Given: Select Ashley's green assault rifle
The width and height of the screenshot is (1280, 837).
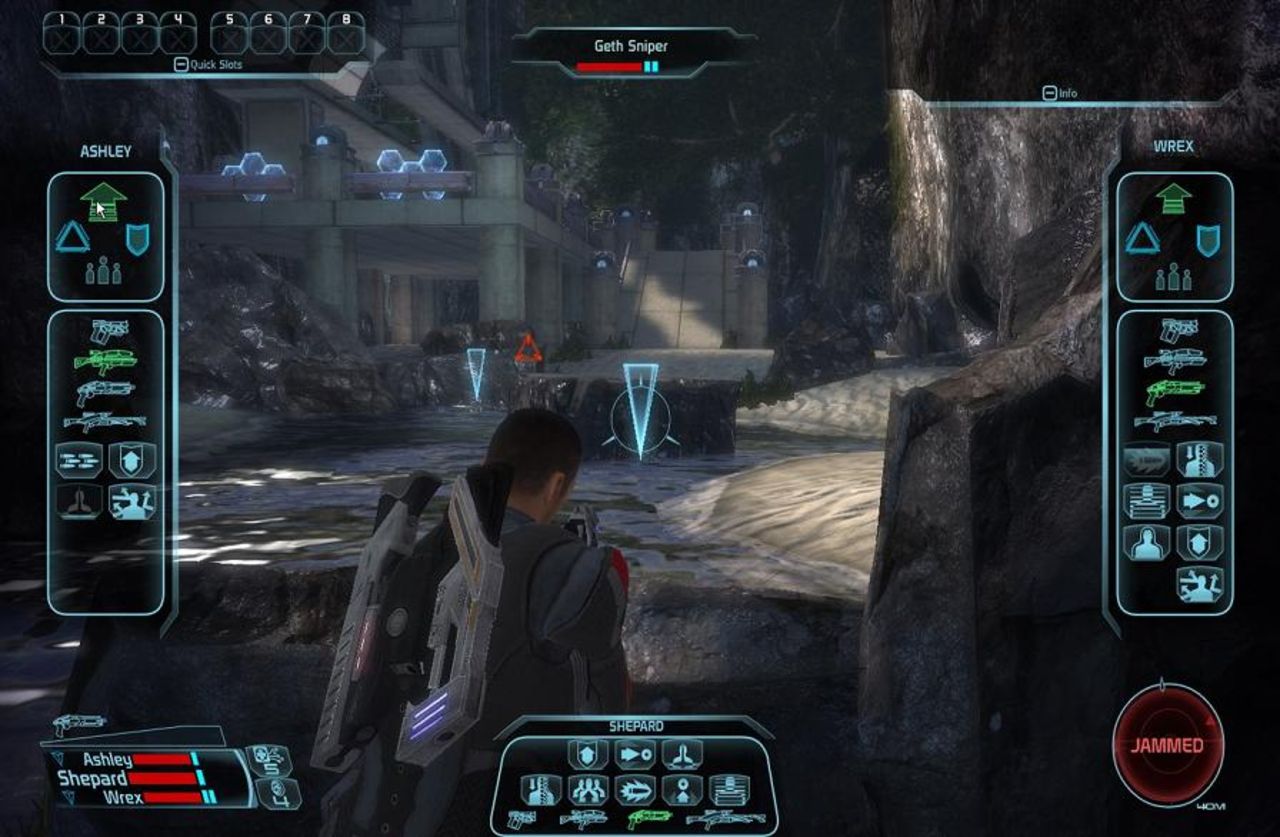Looking at the screenshot, I should tap(105, 359).
